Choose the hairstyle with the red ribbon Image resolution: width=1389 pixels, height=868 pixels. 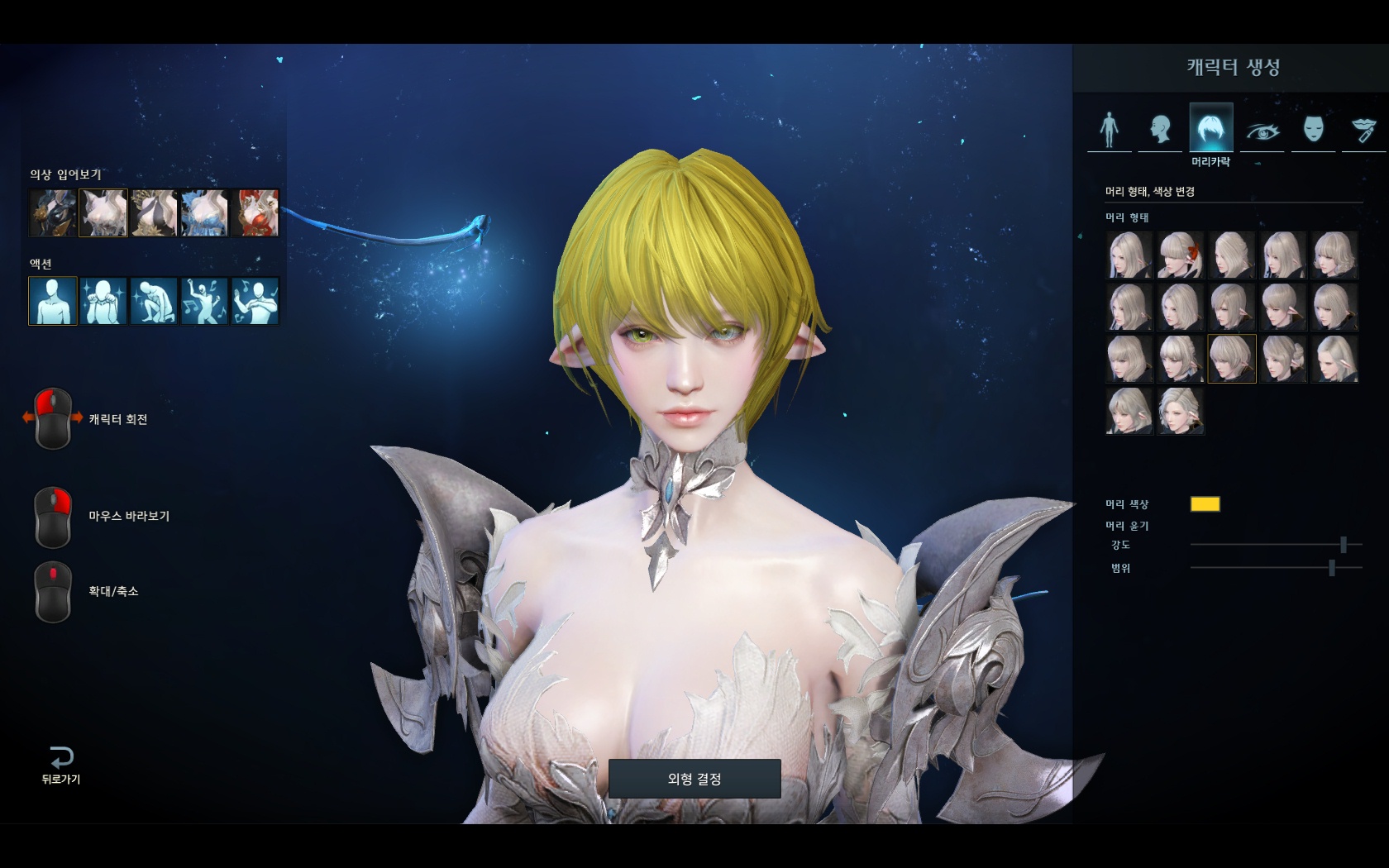click(x=1180, y=255)
